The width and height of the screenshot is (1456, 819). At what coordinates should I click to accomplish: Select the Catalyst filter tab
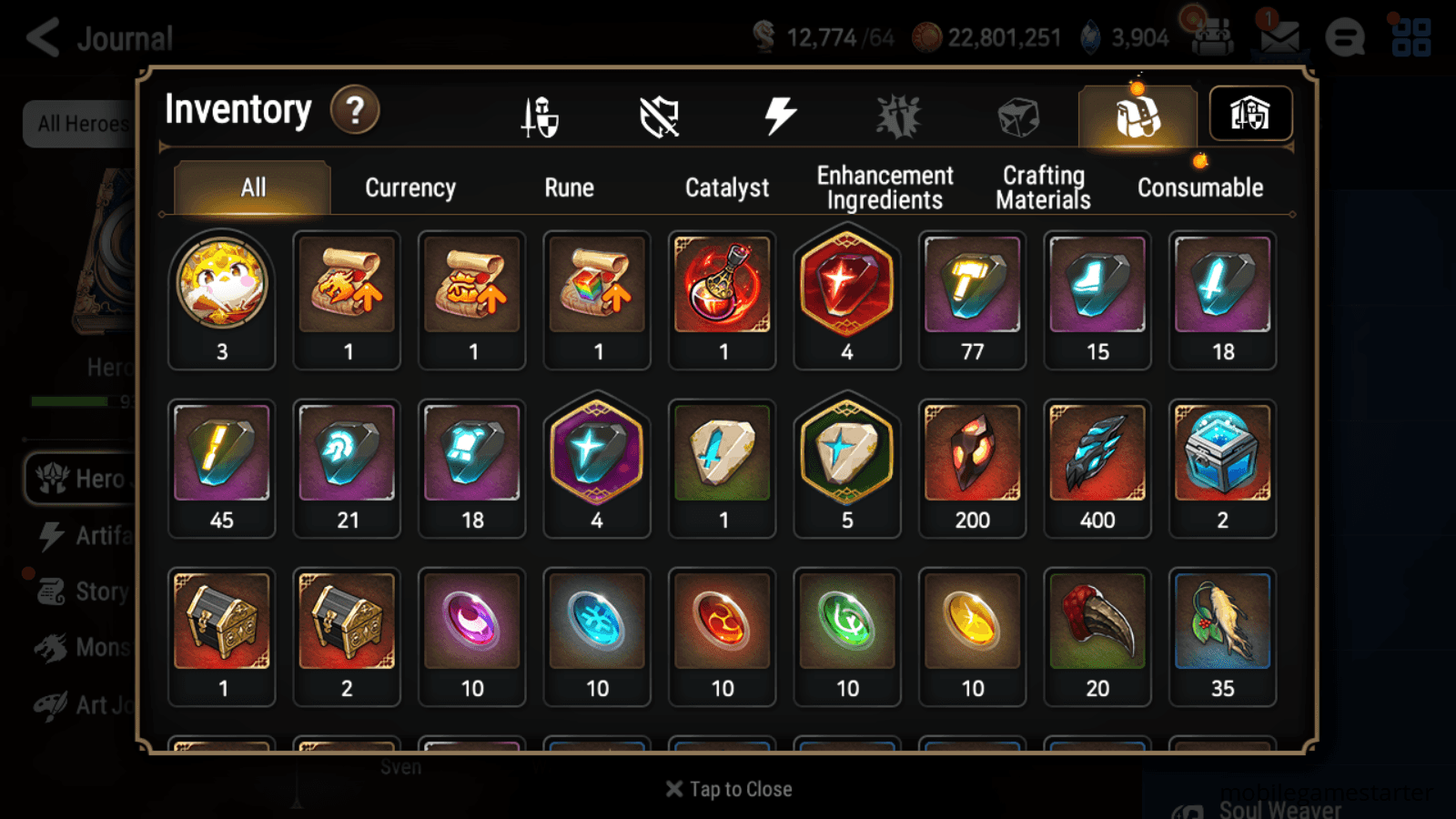click(727, 187)
